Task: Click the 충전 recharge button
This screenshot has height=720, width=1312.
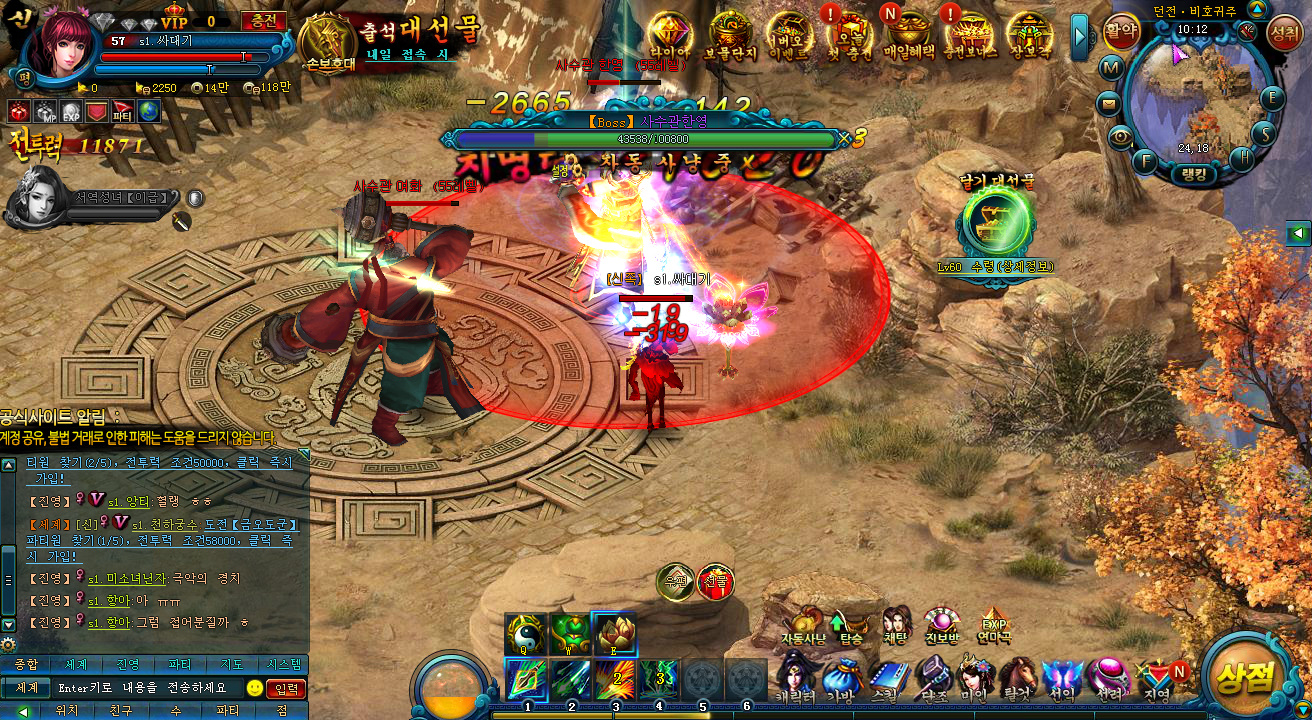Action: (x=264, y=21)
